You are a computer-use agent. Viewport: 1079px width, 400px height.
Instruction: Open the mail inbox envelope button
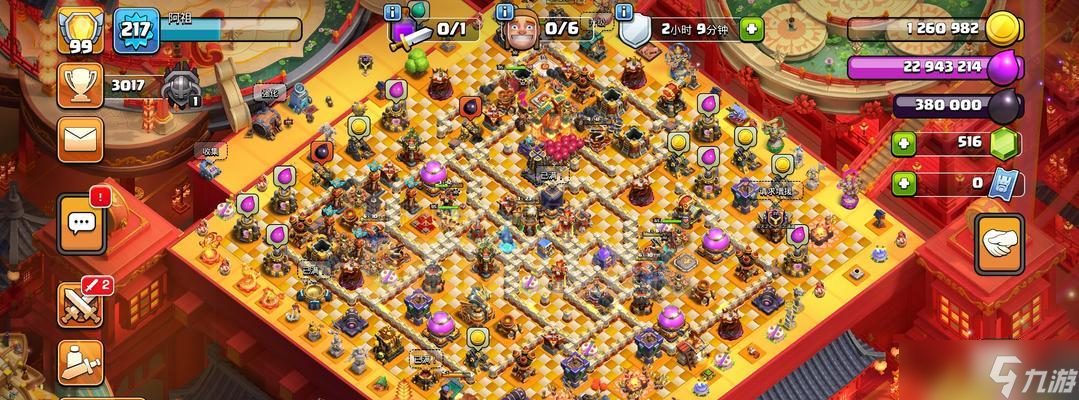[80, 140]
